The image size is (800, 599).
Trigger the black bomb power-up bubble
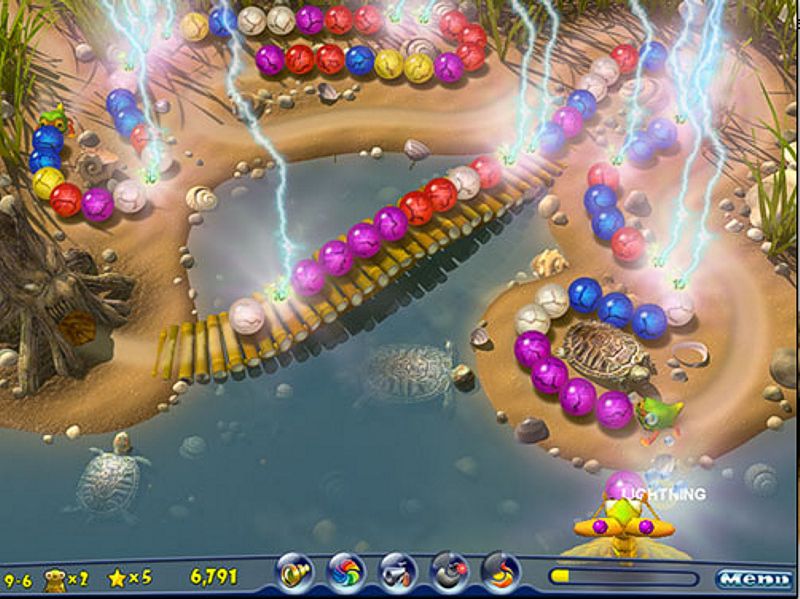449,573
